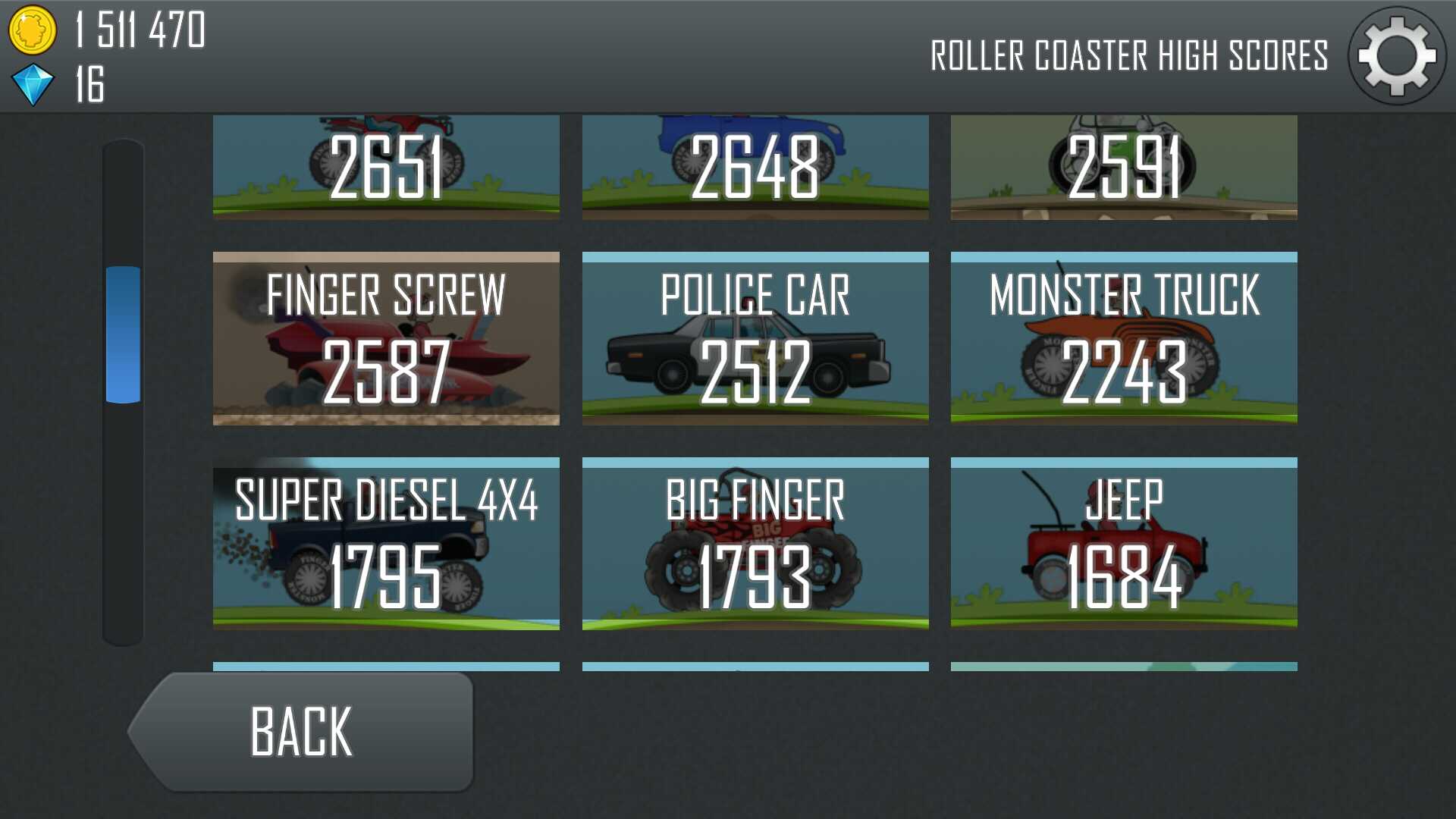
Task: Pick the Monster Truck score tile
Action: [x=1124, y=338]
